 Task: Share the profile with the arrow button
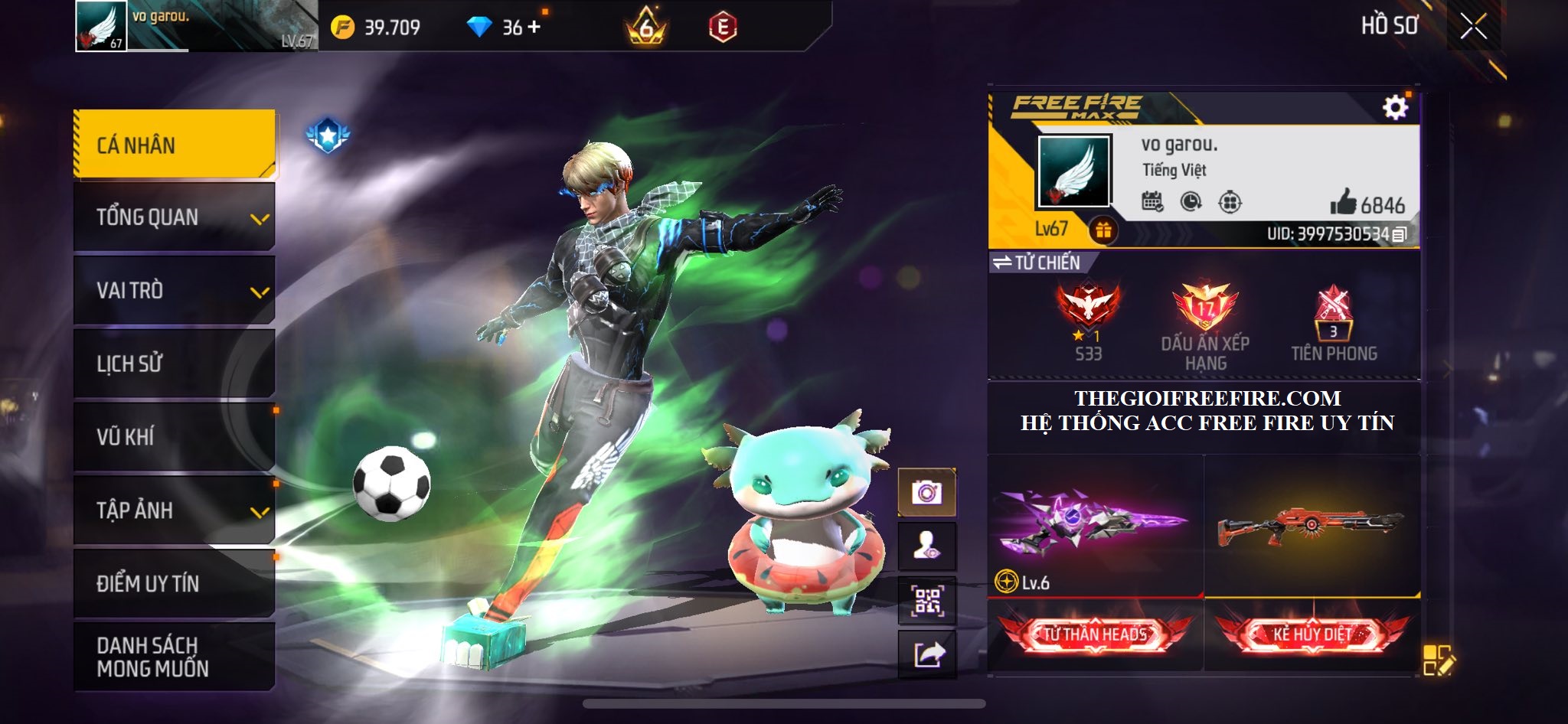pos(926,654)
